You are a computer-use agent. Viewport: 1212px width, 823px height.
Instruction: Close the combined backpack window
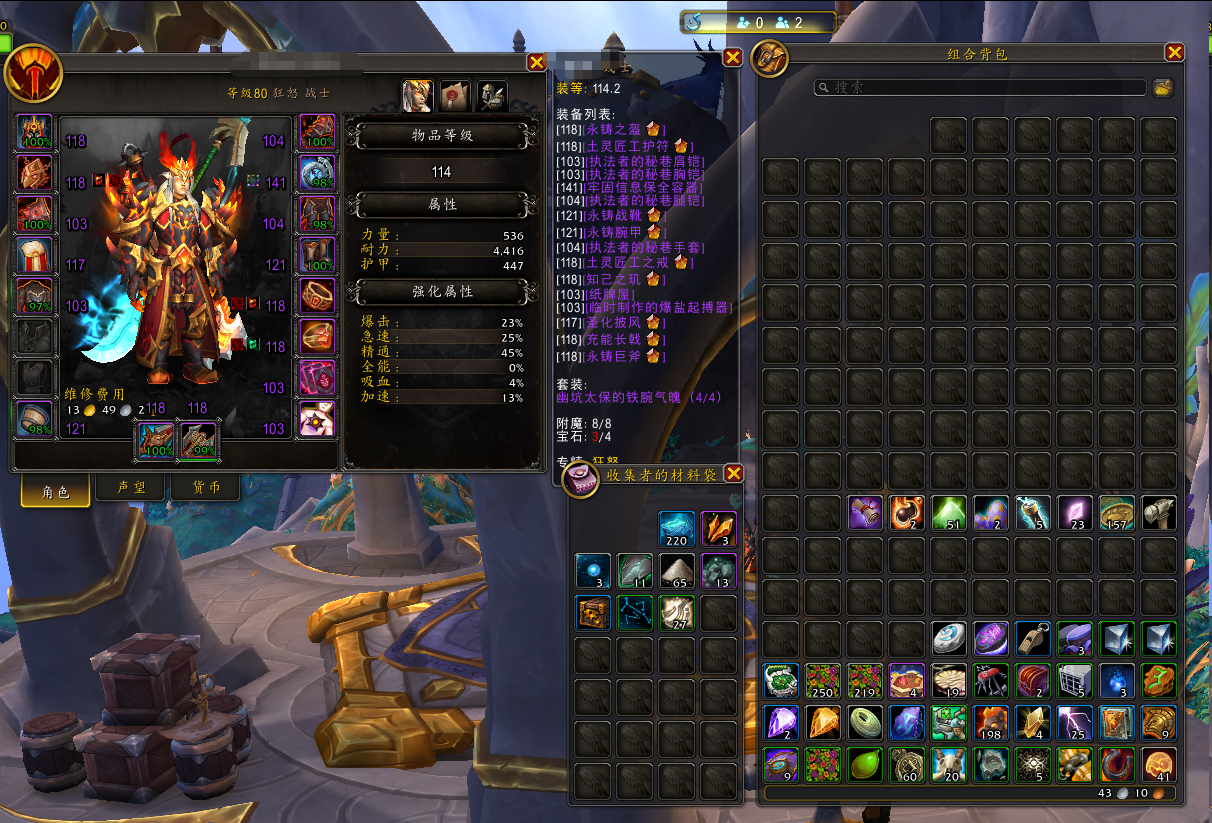(1175, 53)
